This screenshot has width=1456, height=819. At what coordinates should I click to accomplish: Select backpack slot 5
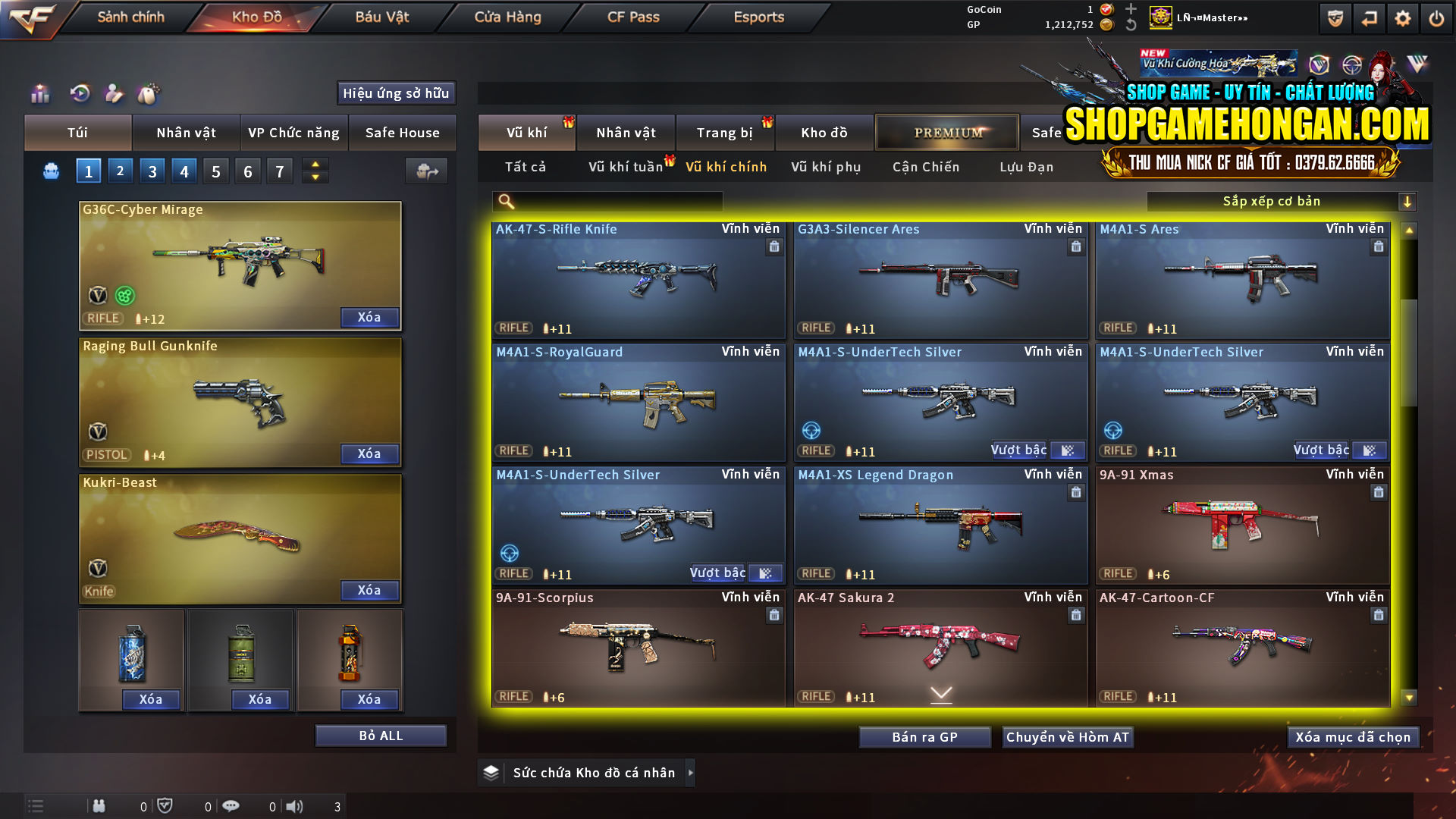[215, 171]
